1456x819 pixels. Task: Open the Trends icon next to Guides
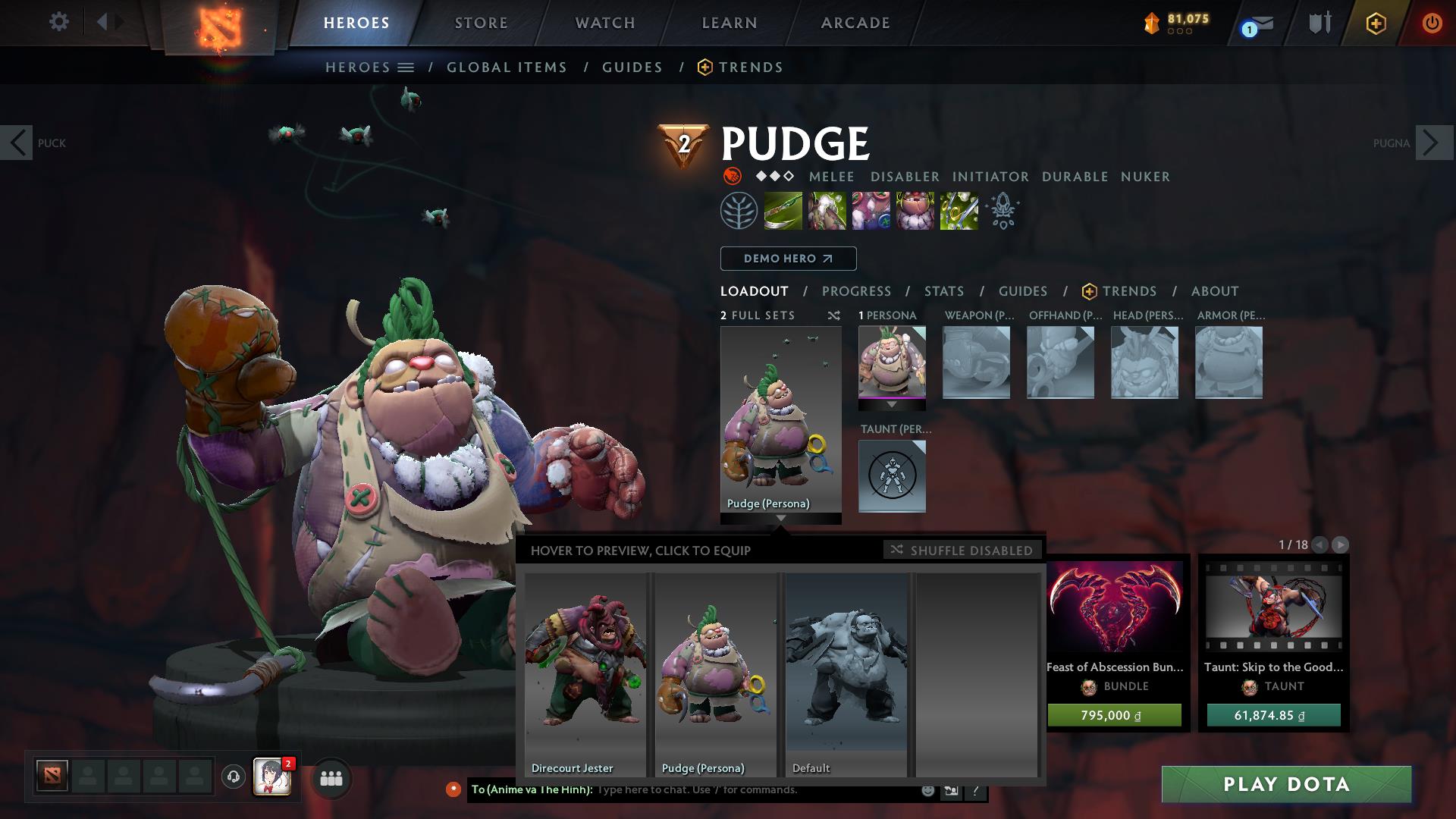coord(705,67)
